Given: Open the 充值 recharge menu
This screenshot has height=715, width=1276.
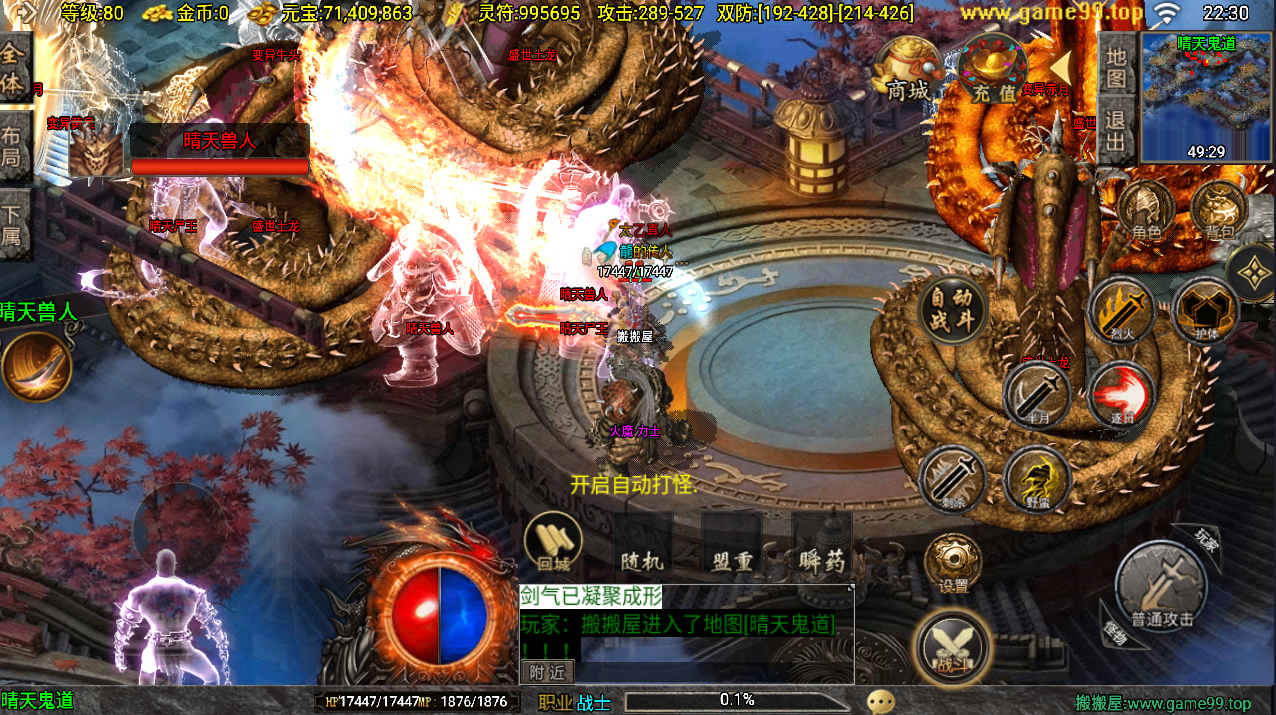Looking at the screenshot, I should tap(992, 70).
